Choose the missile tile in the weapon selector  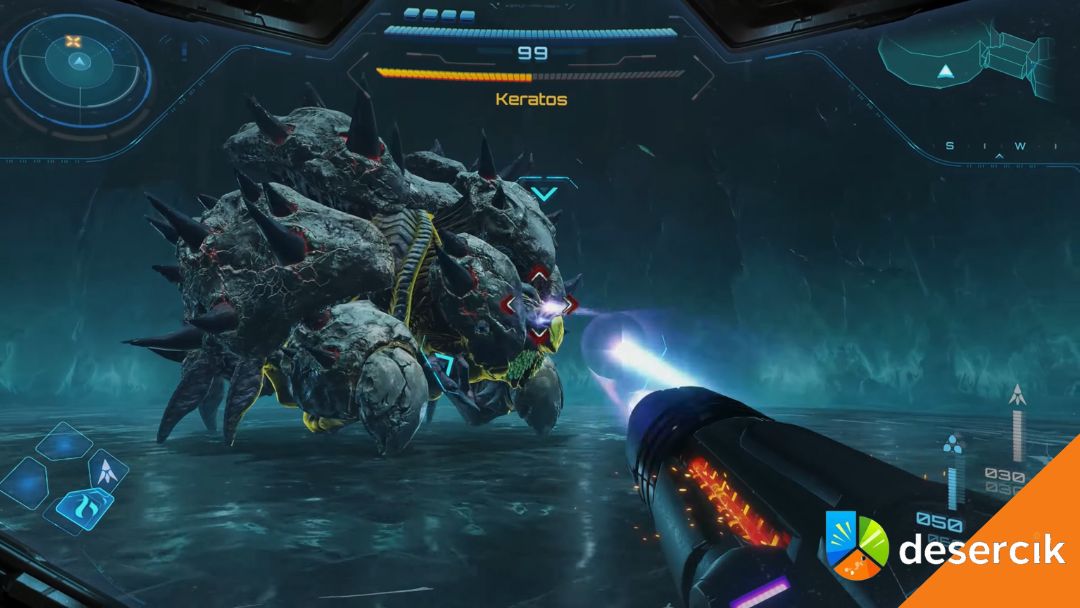(107, 469)
